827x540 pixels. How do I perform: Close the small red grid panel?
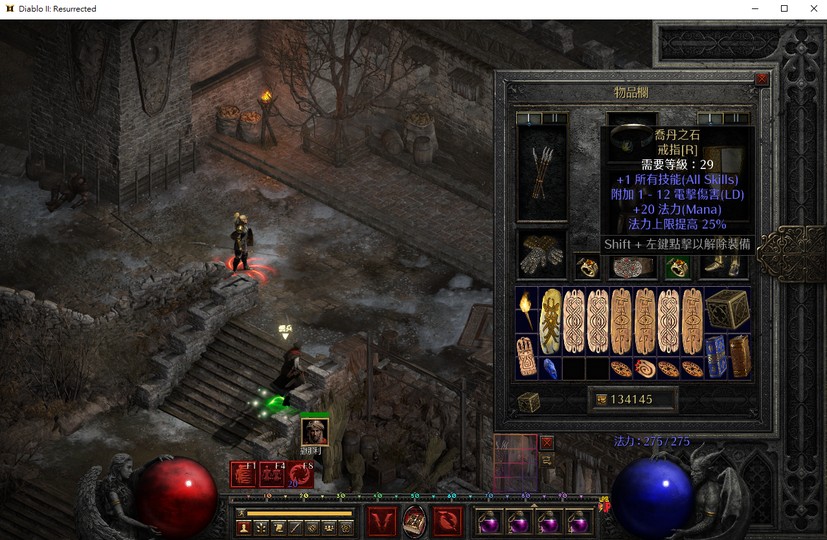point(547,442)
